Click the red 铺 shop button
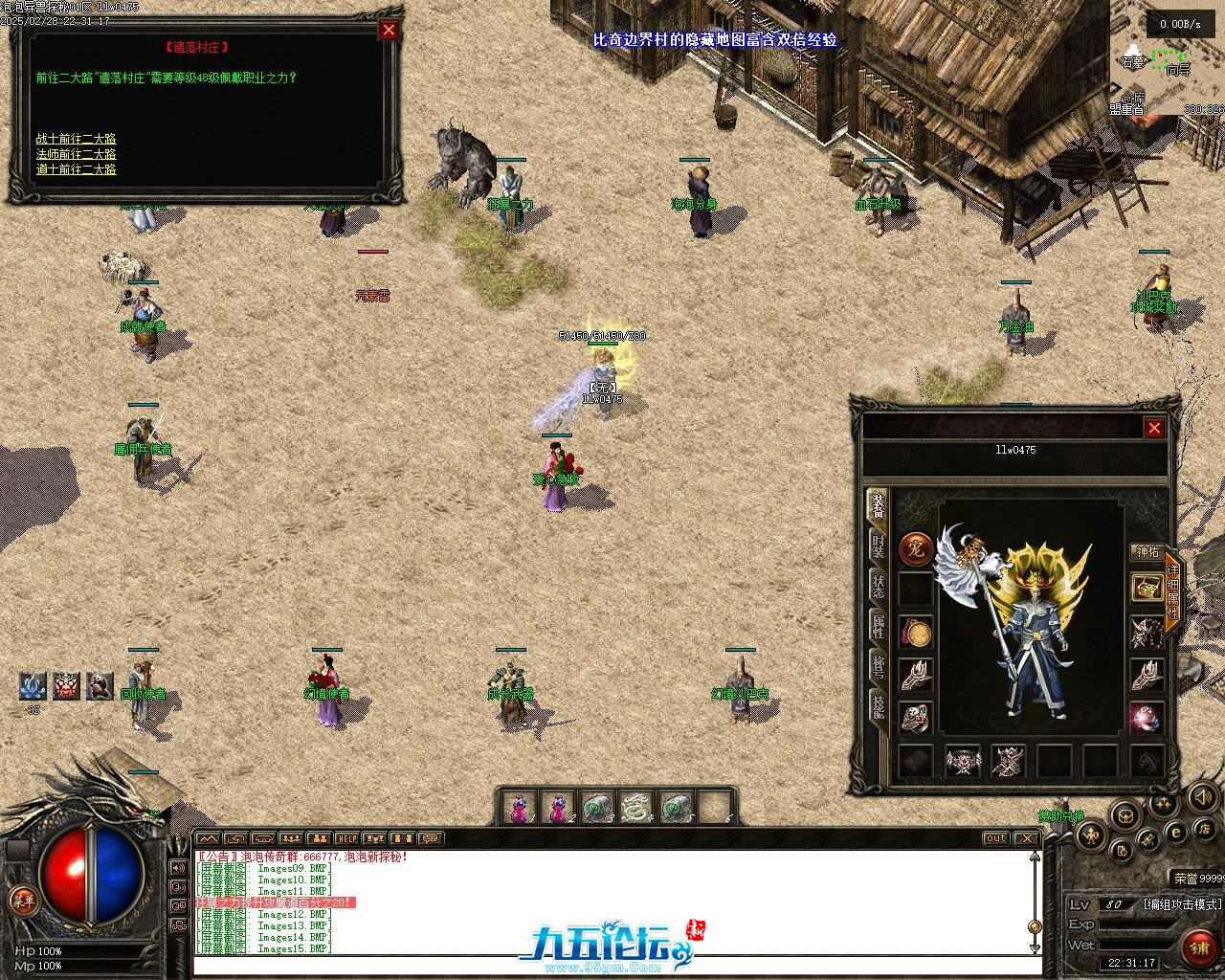This screenshot has height=980, width=1225. pos(1198,947)
